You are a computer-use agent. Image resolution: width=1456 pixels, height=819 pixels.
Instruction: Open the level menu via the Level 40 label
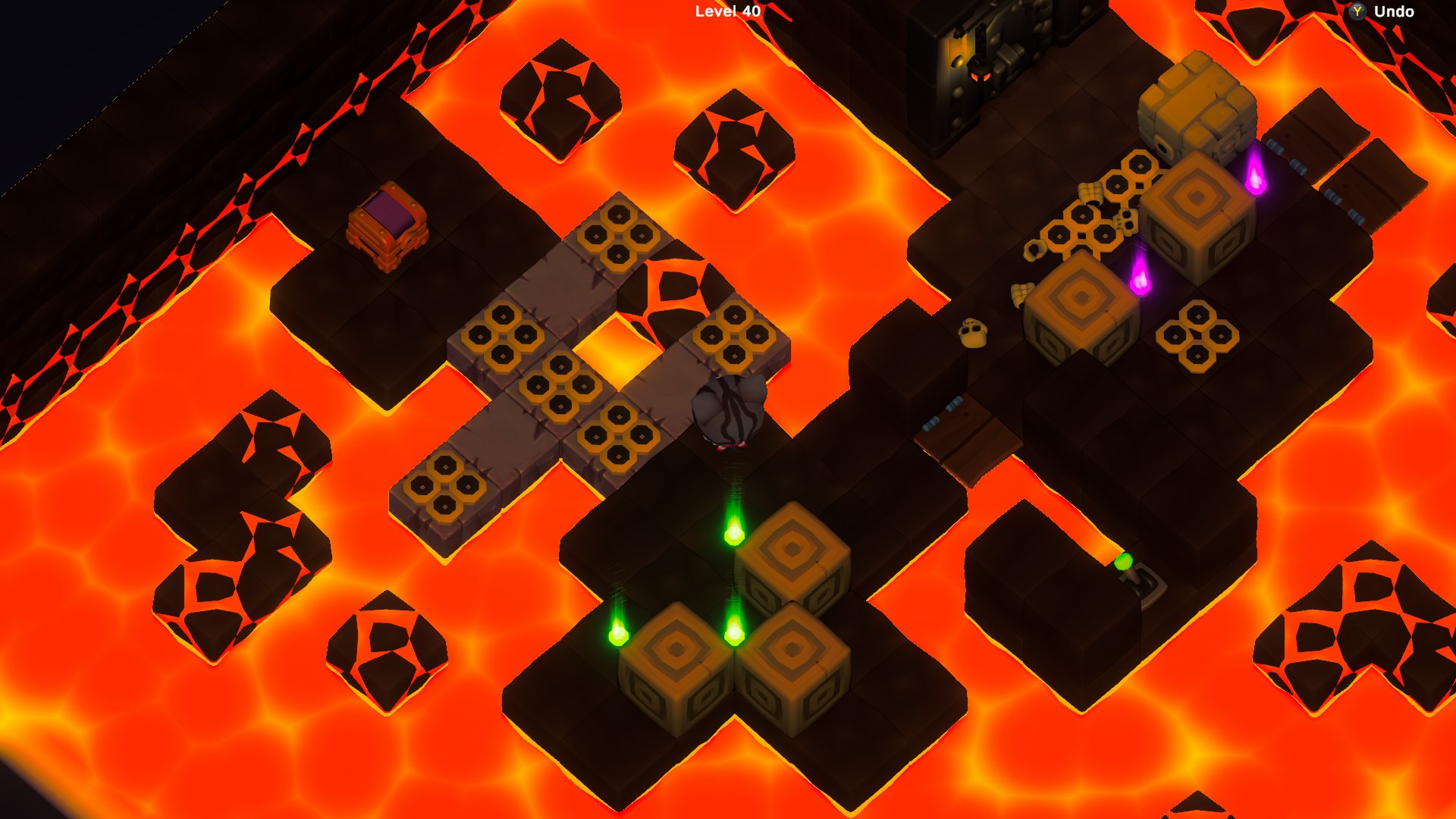tap(724, 12)
